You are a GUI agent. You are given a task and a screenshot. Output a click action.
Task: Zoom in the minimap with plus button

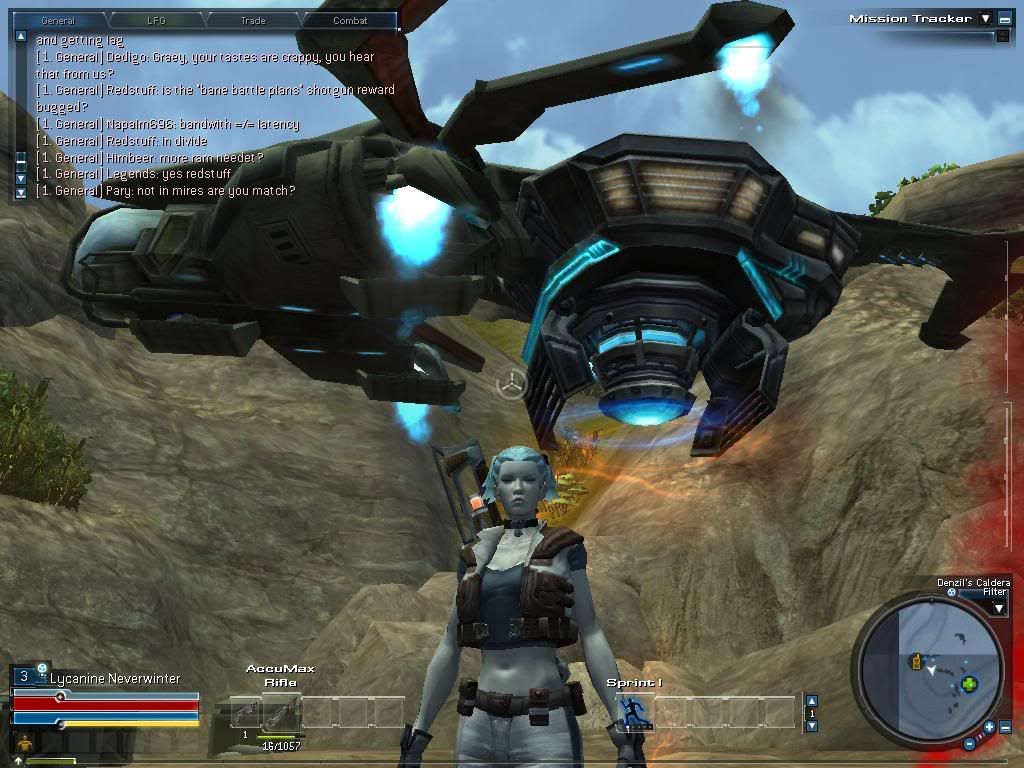(x=989, y=727)
